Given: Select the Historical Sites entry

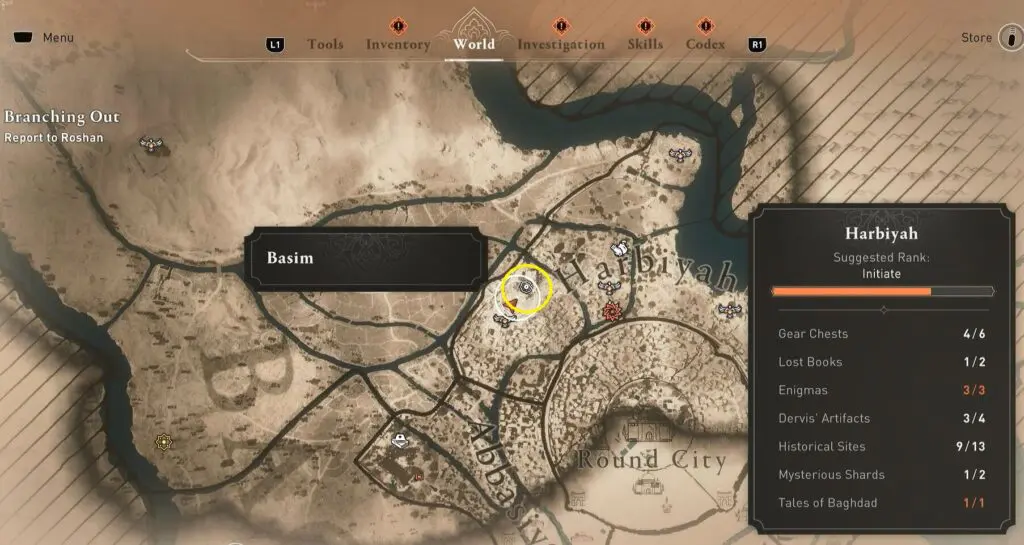Looking at the screenshot, I should pyautogui.click(x=880, y=446).
